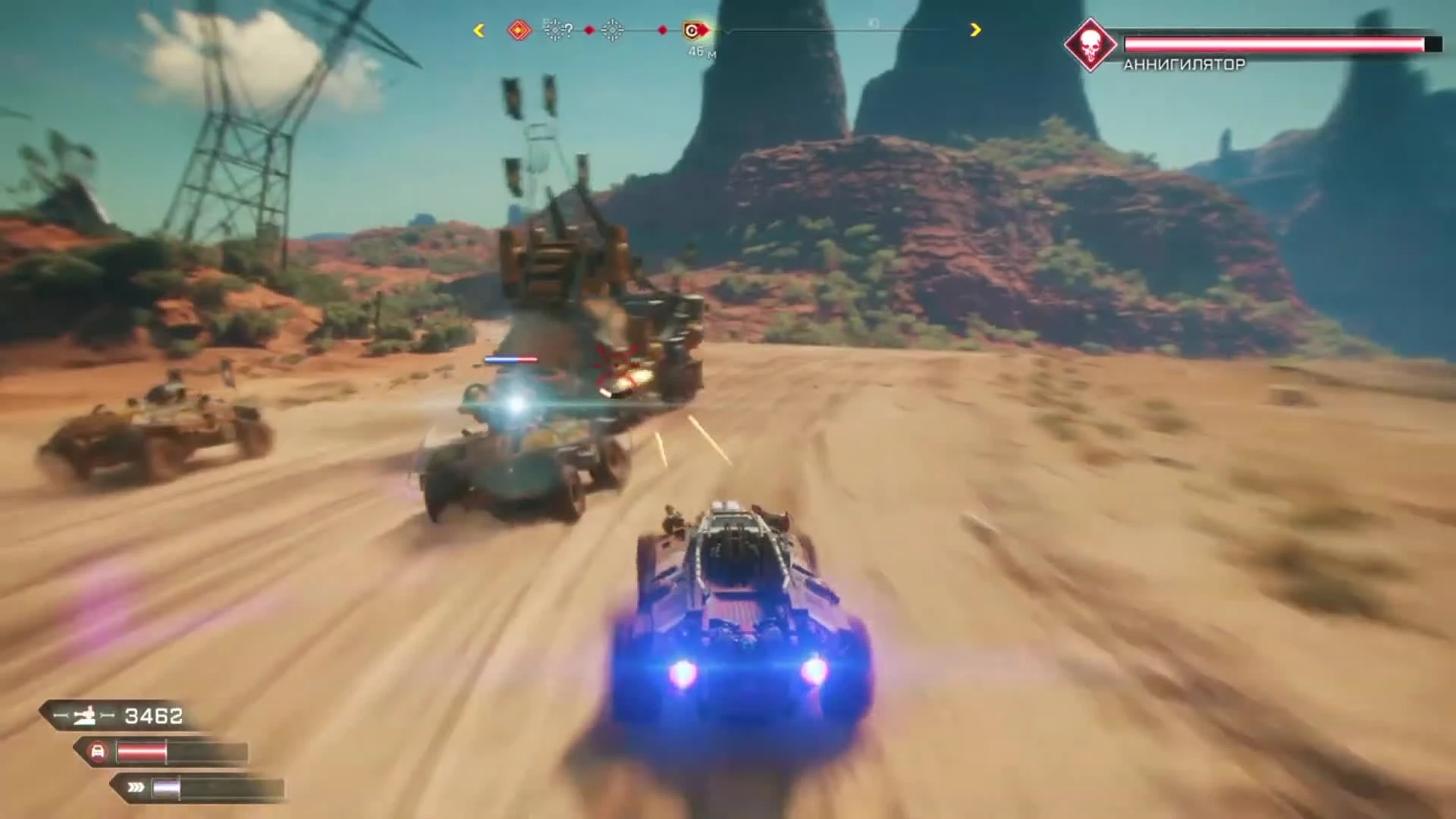Screen dimensions: 1456x819
Task: Select the crosshair objective marker on compass
Action: (x=611, y=30)
